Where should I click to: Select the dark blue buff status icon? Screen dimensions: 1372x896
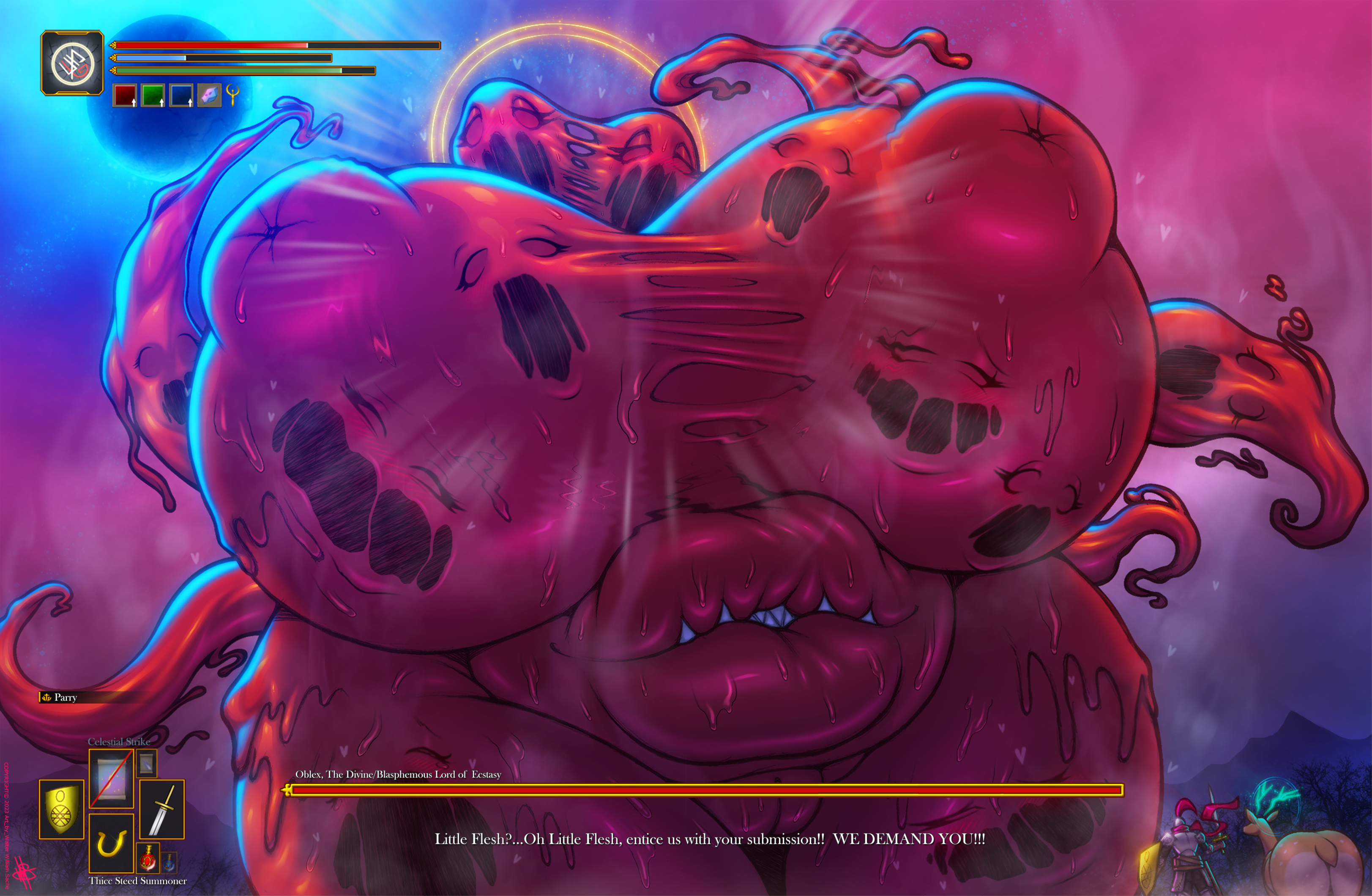pos(181,95)
